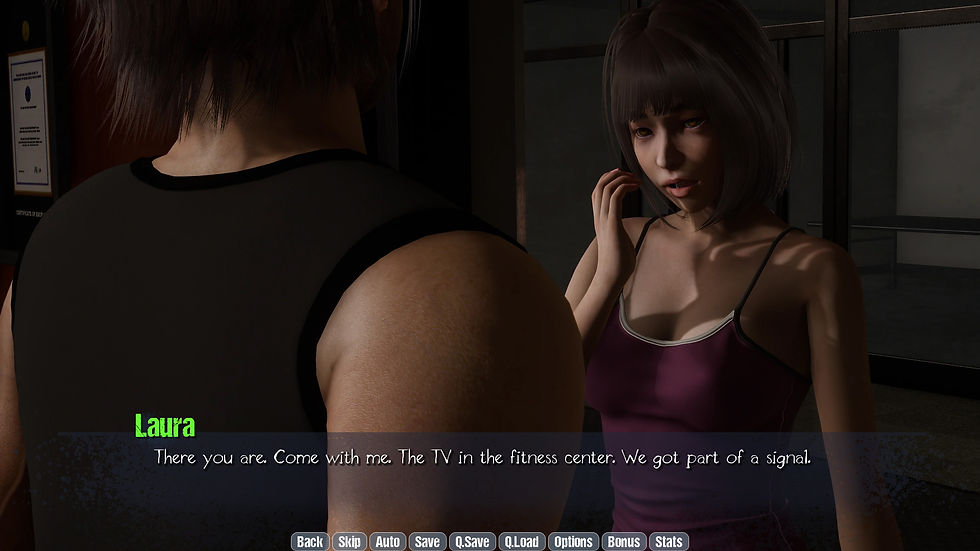This screenshot has width=980, height=551.
Task: View the Stats screen
Action: pyautogui.click(x=669, y=541)
